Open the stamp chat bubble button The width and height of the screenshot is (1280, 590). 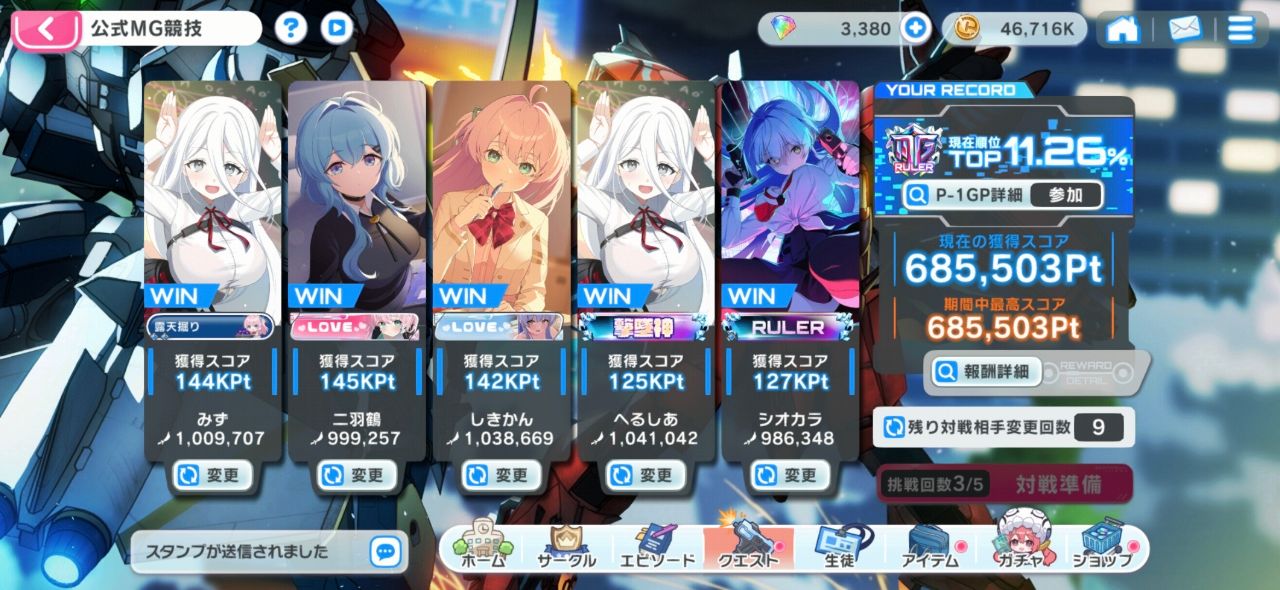(385, 551)
